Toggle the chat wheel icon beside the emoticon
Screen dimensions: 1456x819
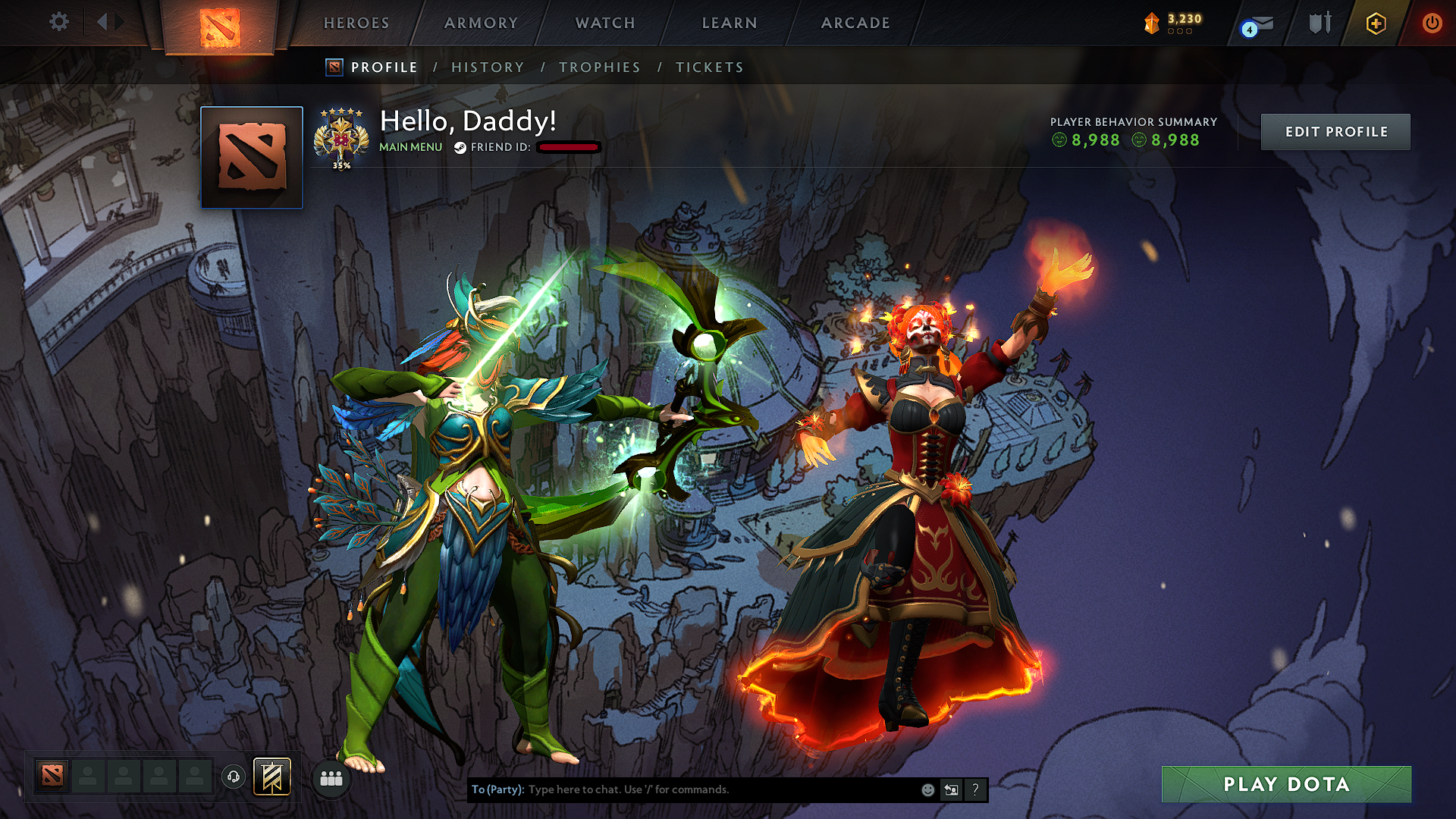click(x=952, y=789)
